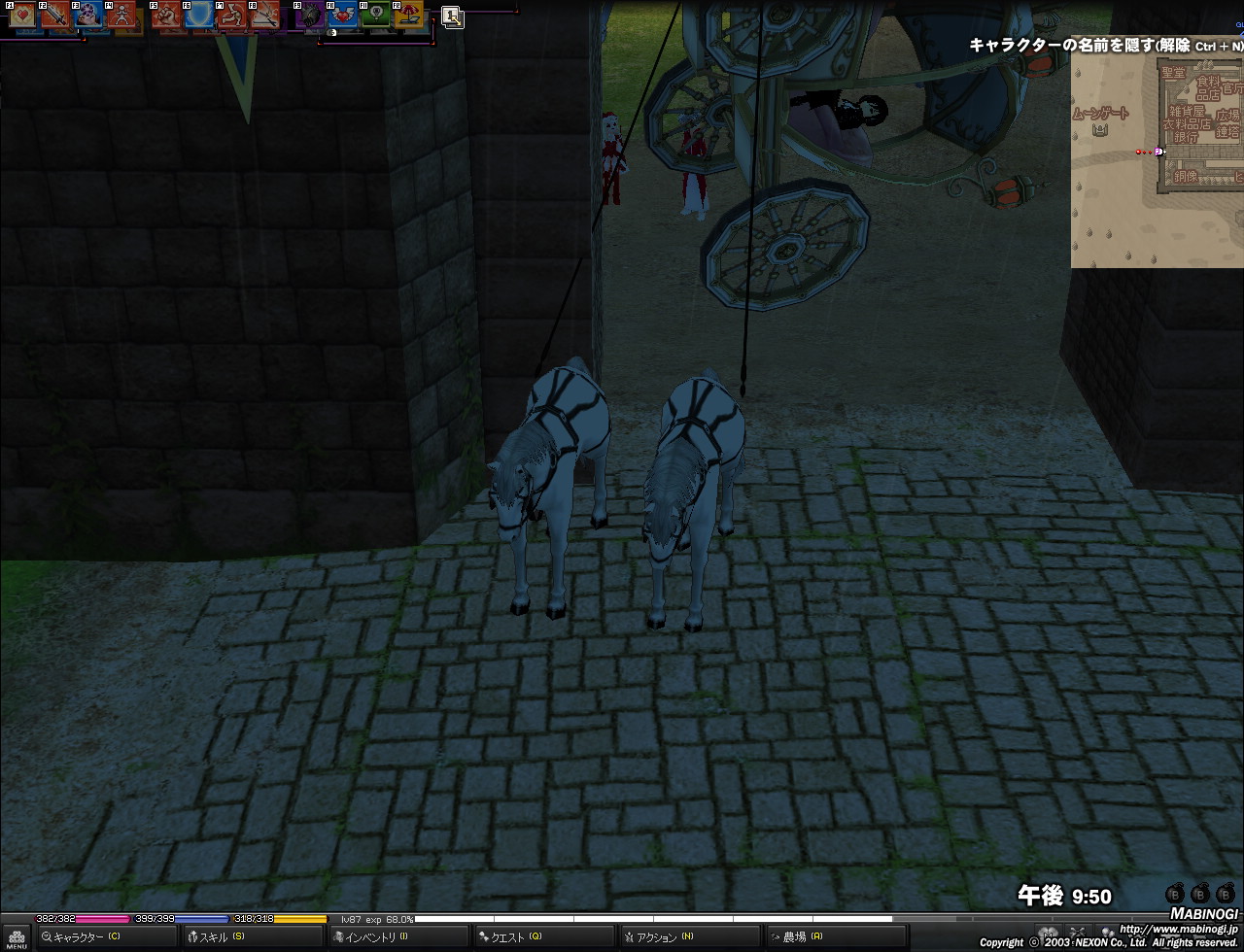Click the hotbar page switch button

pos(452,17)
